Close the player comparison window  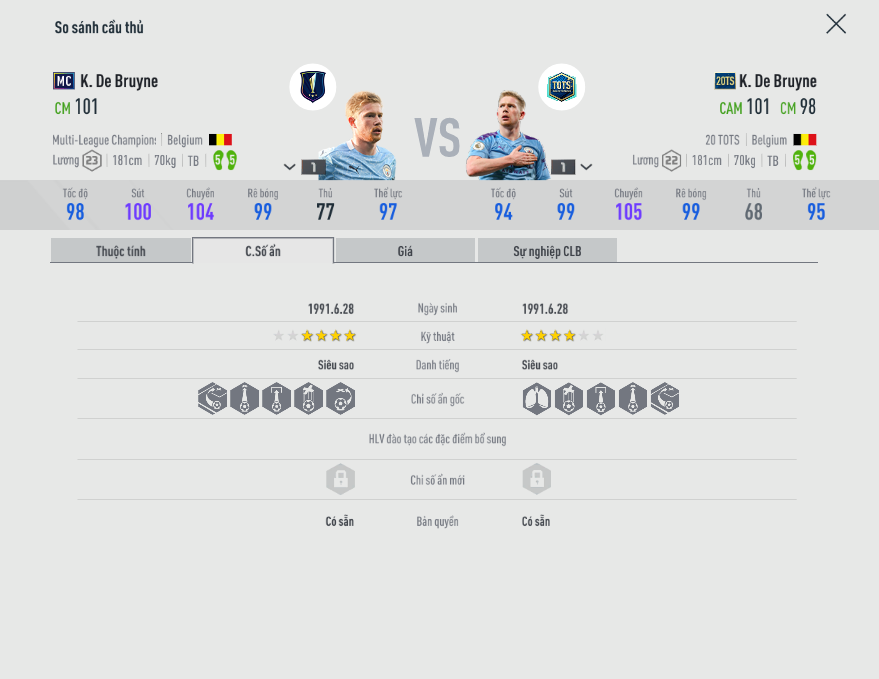pyautogui.click(x=836, y=24)
